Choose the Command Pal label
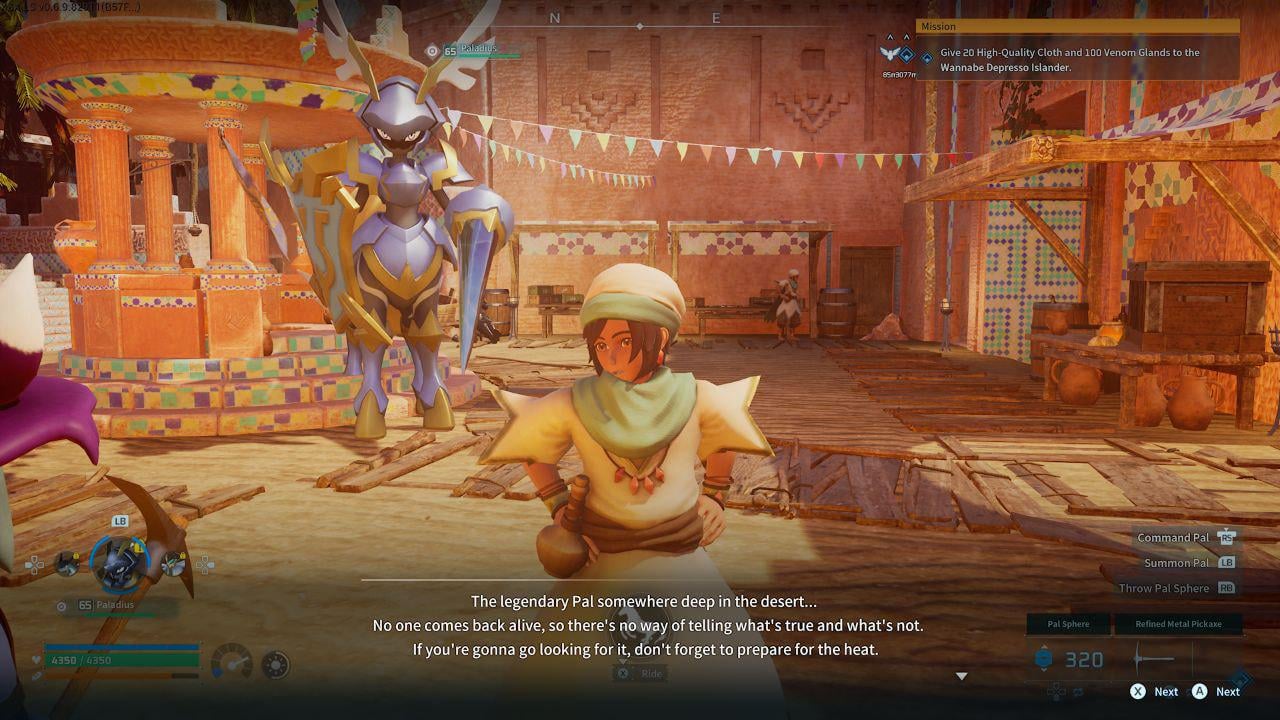This screenshot has width=1280, height=720. 1173,538
